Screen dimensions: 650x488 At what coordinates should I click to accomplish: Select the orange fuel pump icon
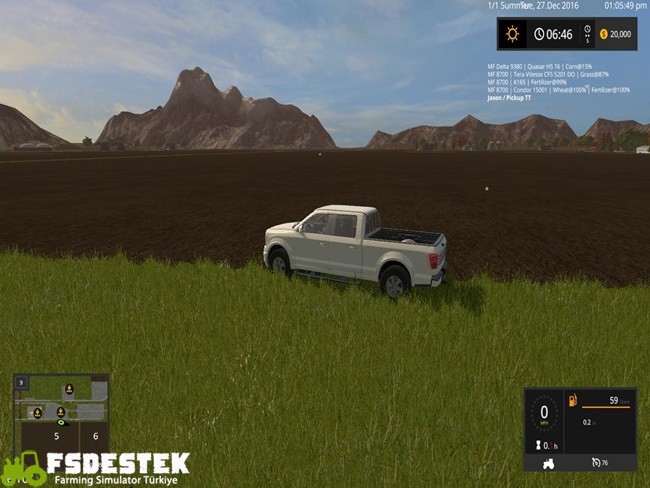click(x=573, y=401)
